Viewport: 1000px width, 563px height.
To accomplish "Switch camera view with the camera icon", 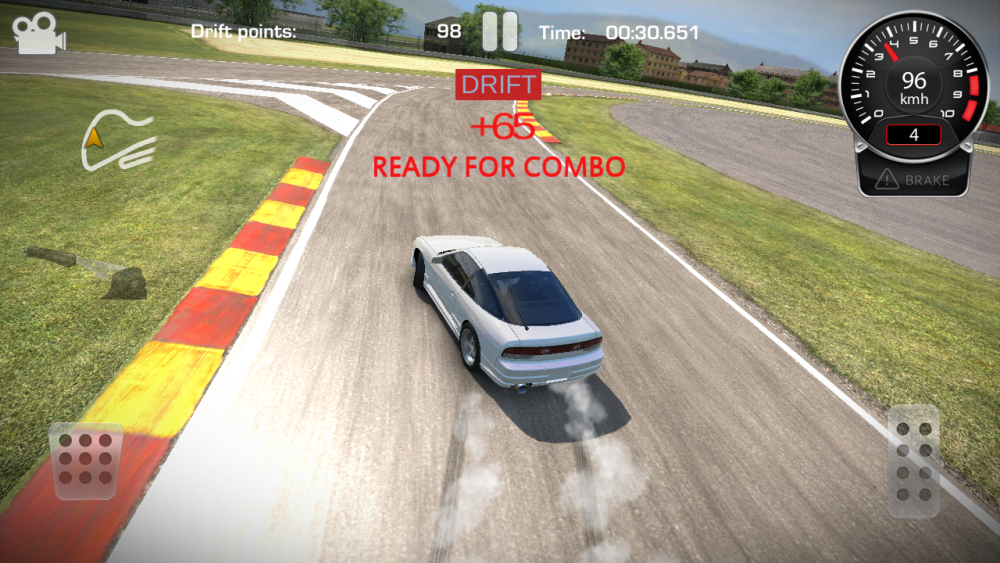I will pos(38,33).
